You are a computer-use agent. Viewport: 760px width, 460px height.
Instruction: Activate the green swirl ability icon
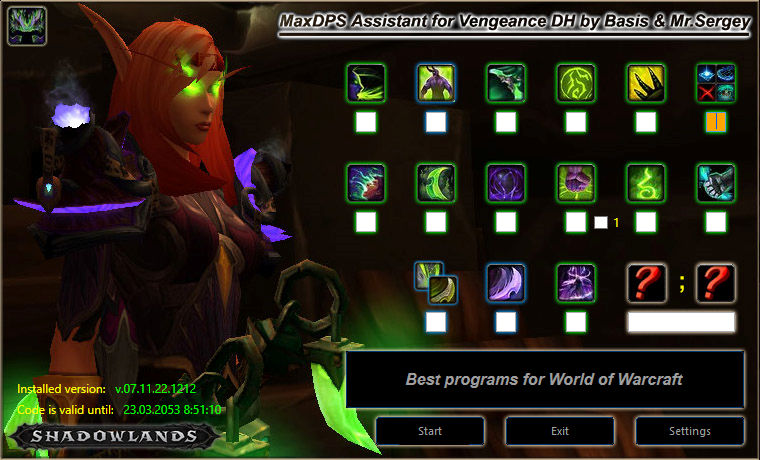(x=646, y=184)
